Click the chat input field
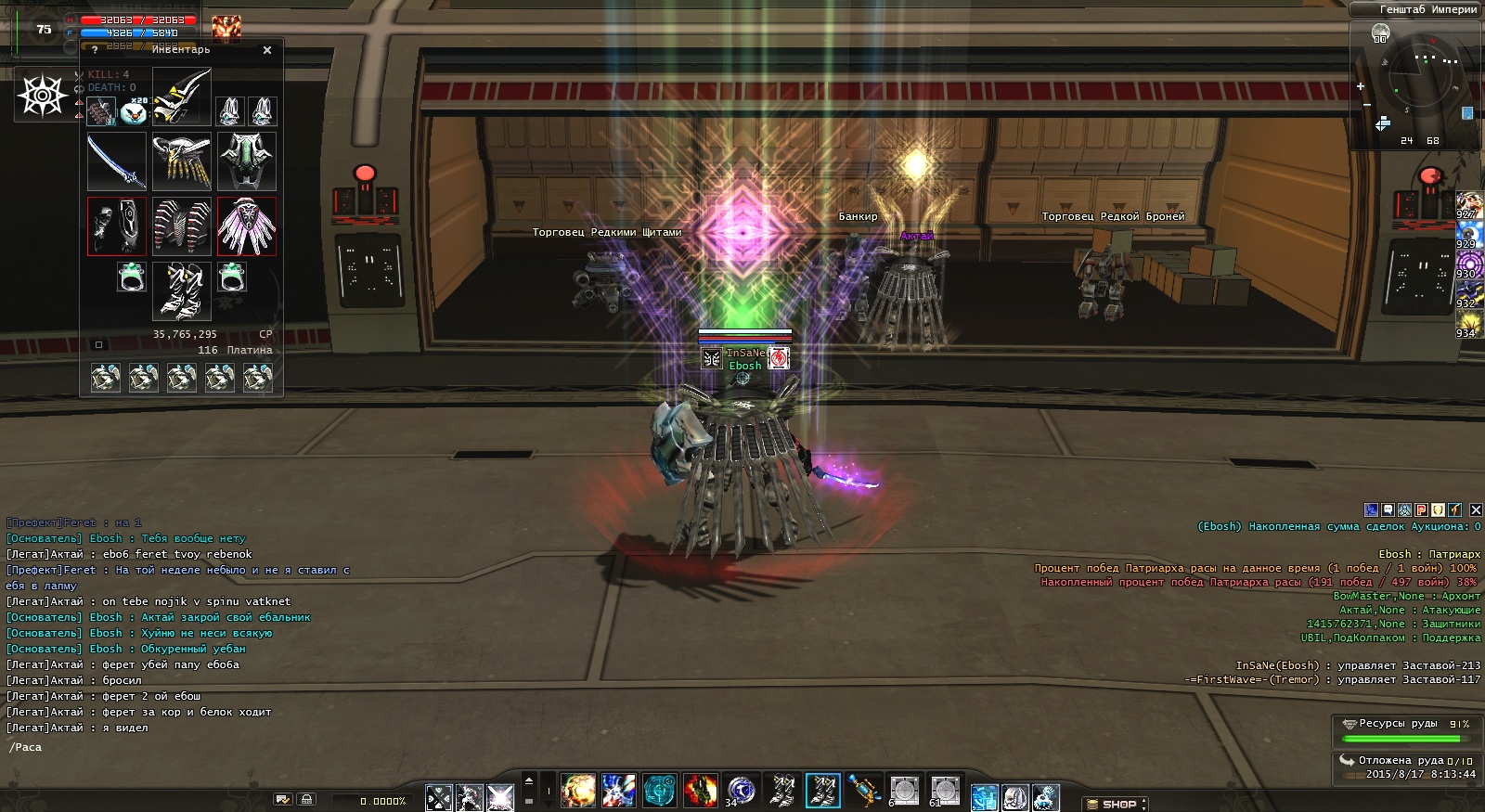 [186, 747]
